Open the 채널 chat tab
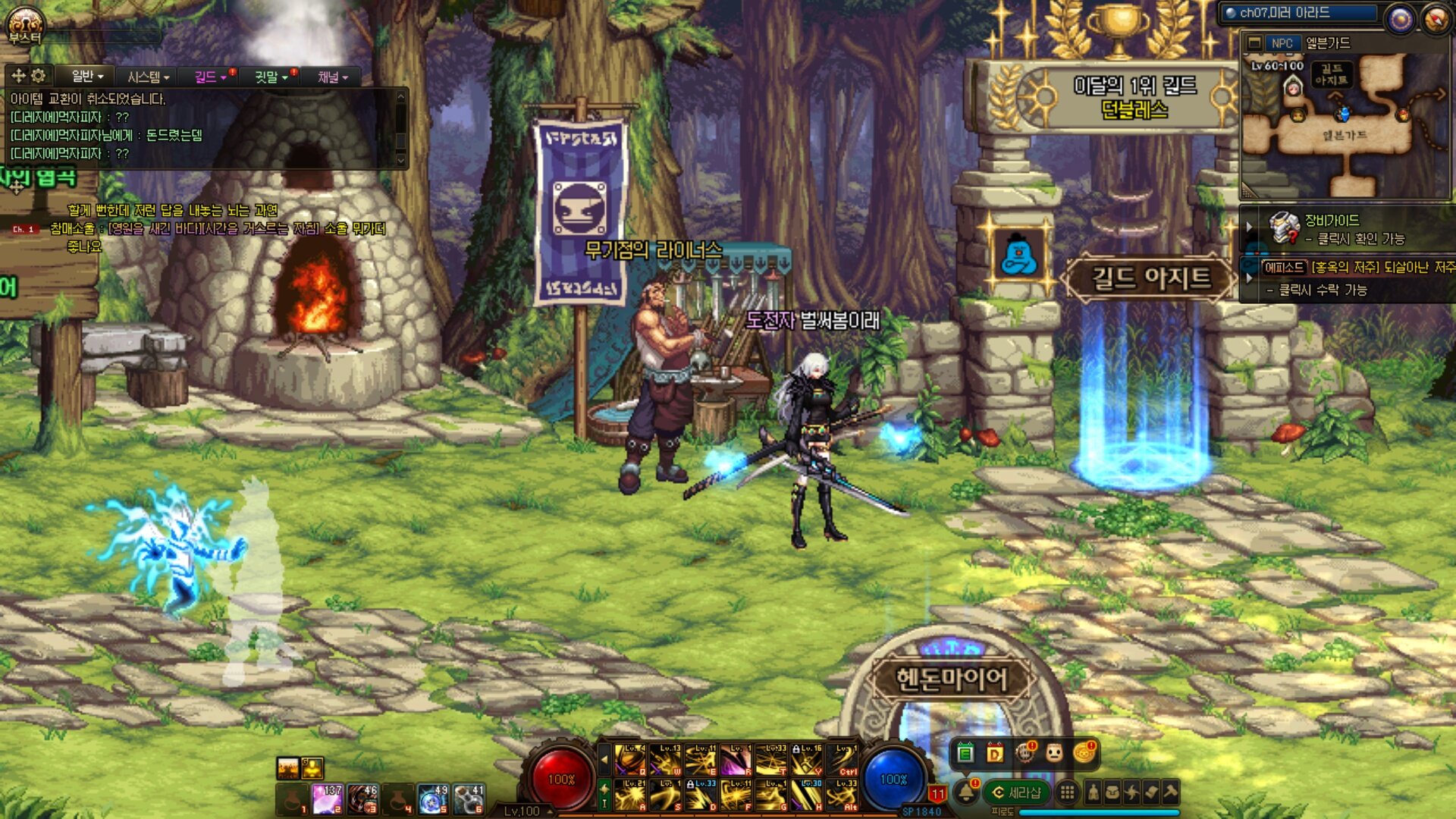Screen dimensions: 1456x819 tap(332, 77)
